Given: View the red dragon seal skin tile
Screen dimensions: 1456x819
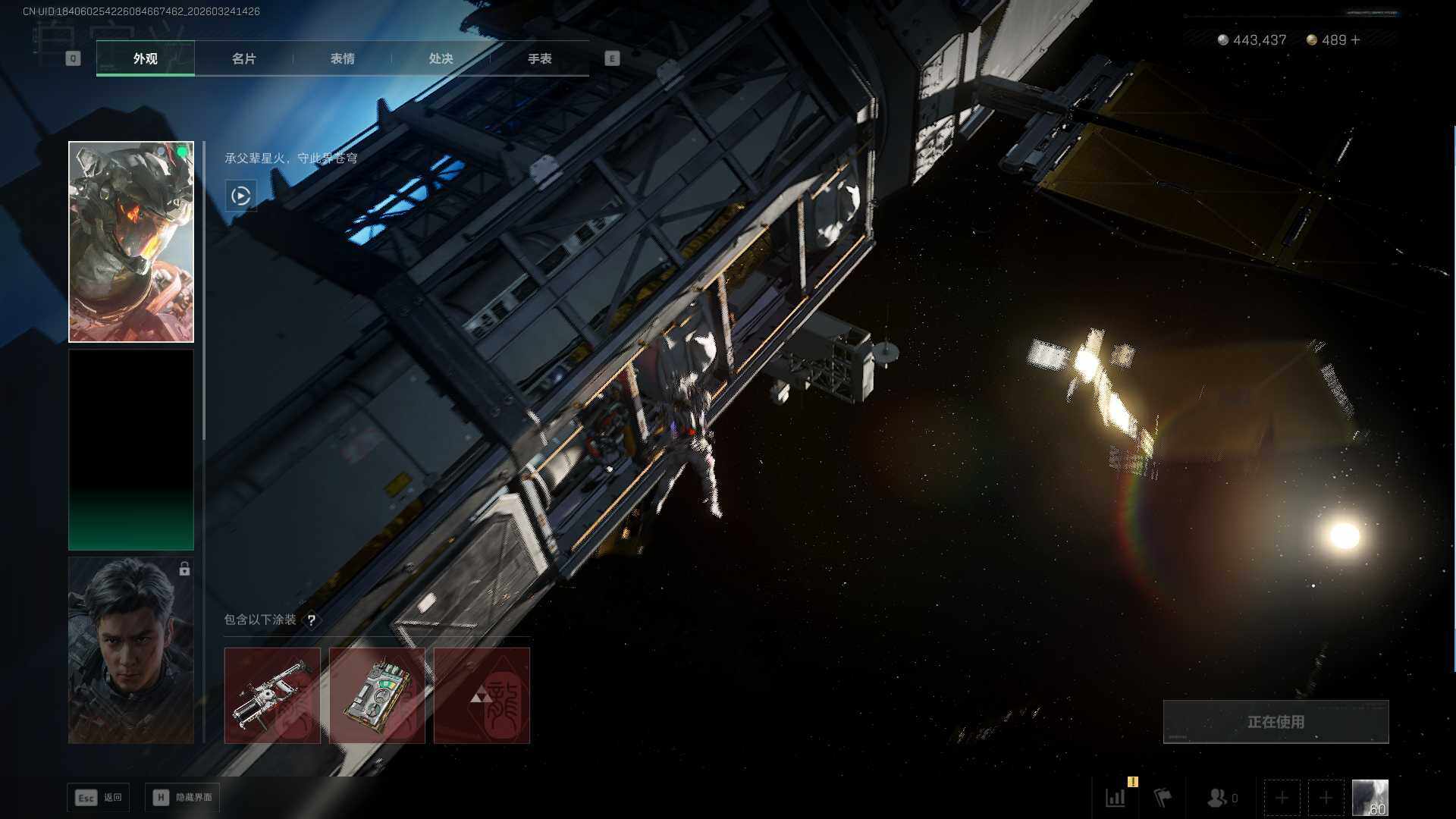Looking at the screenshot, I should (x=482, y=695).
